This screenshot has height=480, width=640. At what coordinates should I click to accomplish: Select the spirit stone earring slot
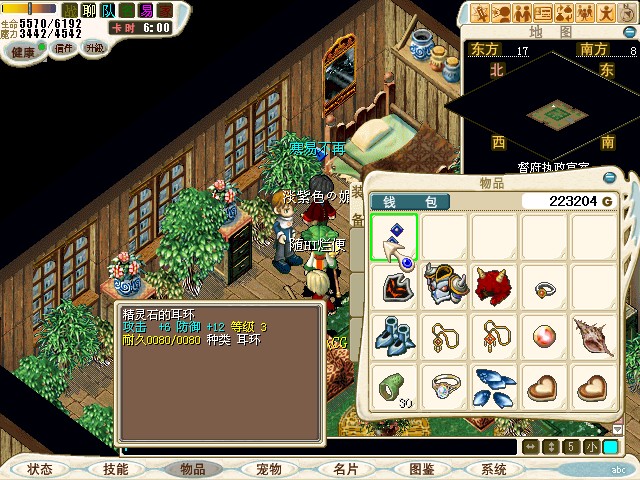394,238
